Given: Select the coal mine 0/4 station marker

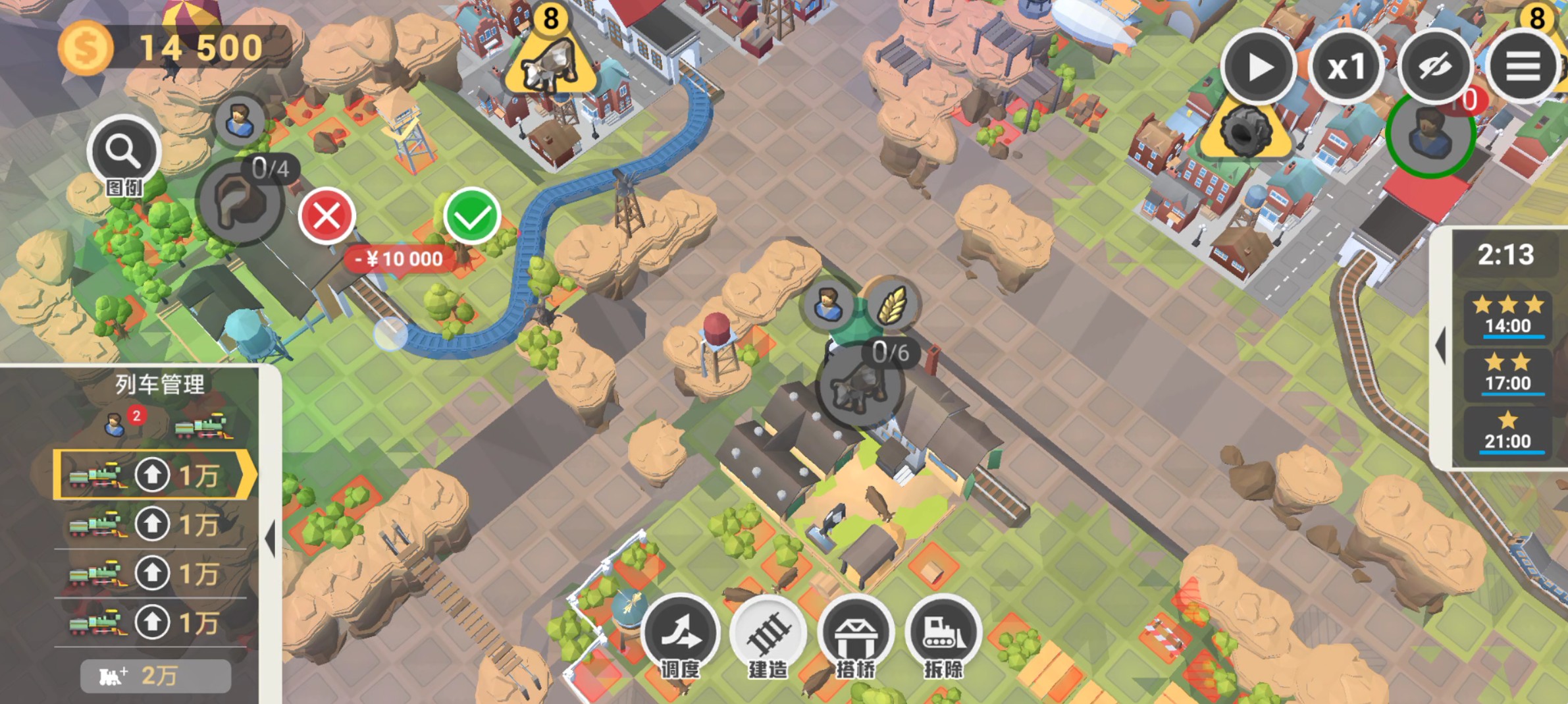Looking at the screenshot, I should click(239, 202).
